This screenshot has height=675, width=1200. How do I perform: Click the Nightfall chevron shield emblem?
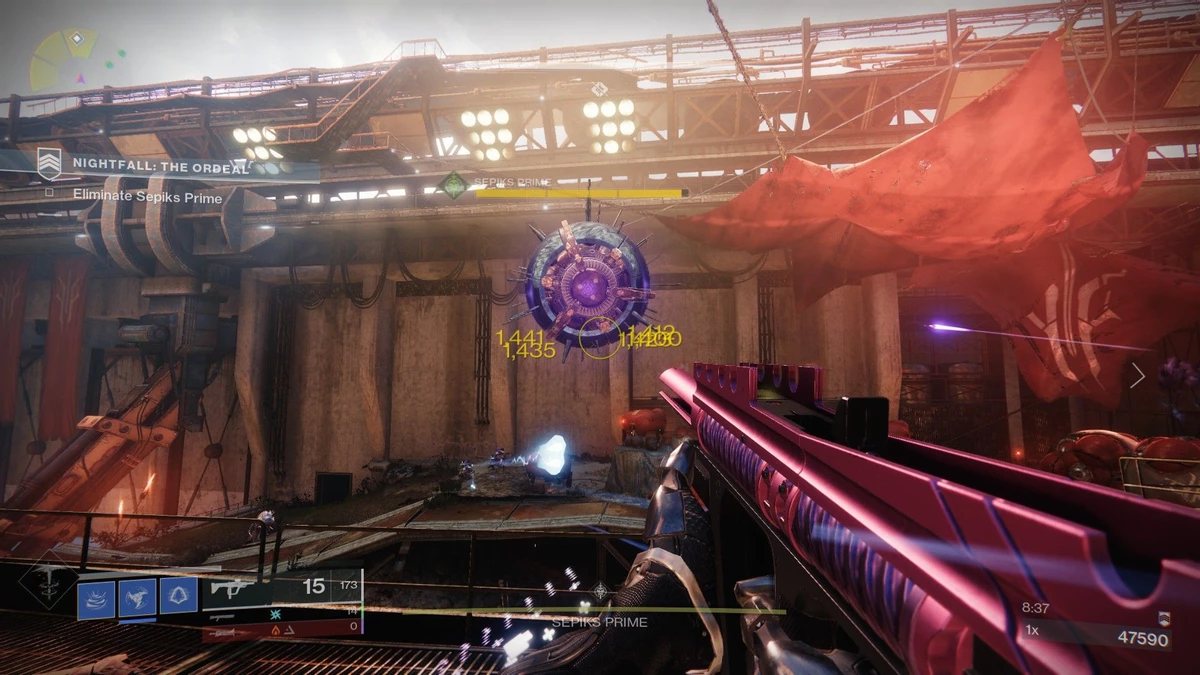[49, 163]
